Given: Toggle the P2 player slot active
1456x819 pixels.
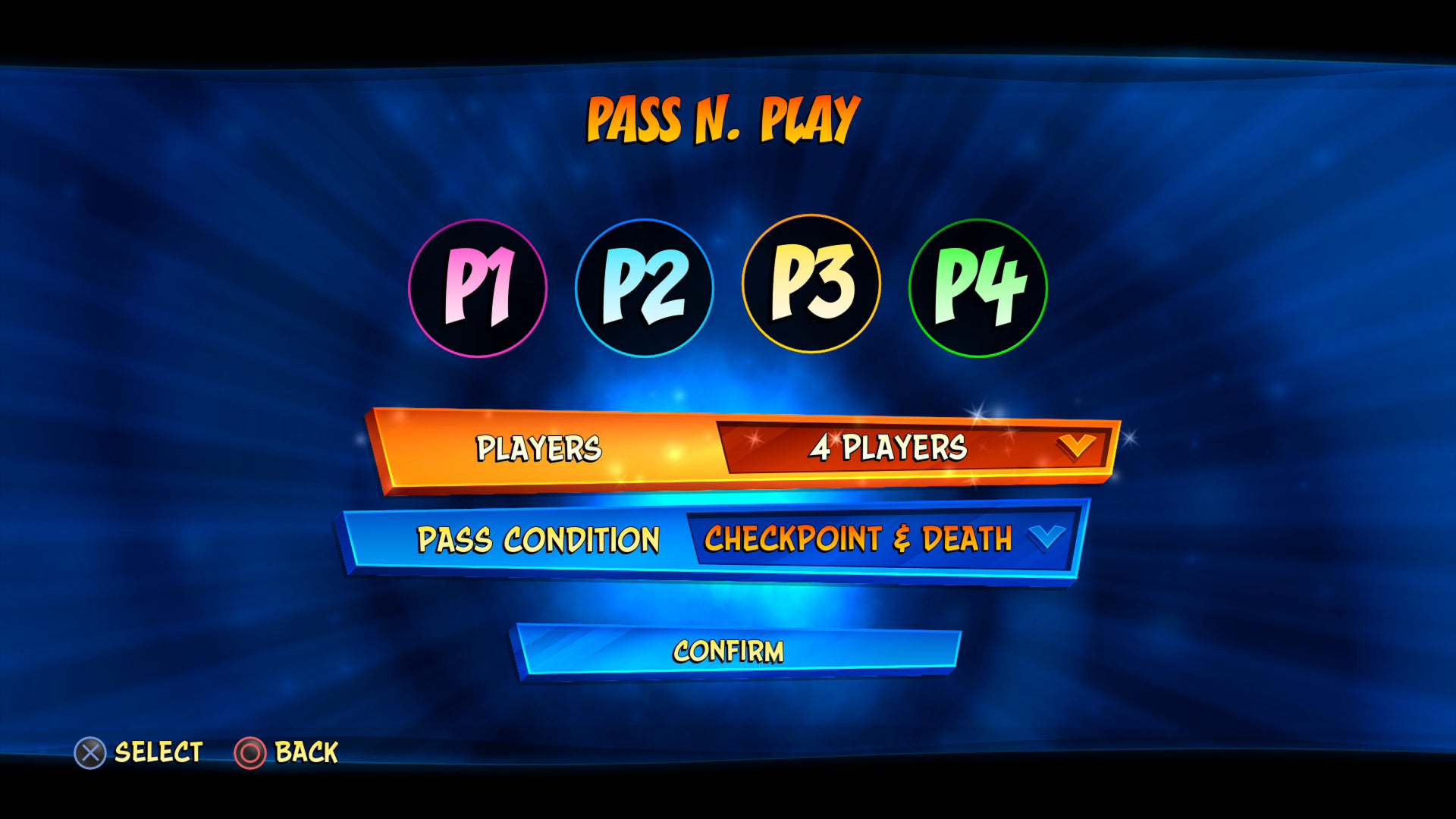Looking at the screenshot, I should pyautogui.click(x=644, y=287).
